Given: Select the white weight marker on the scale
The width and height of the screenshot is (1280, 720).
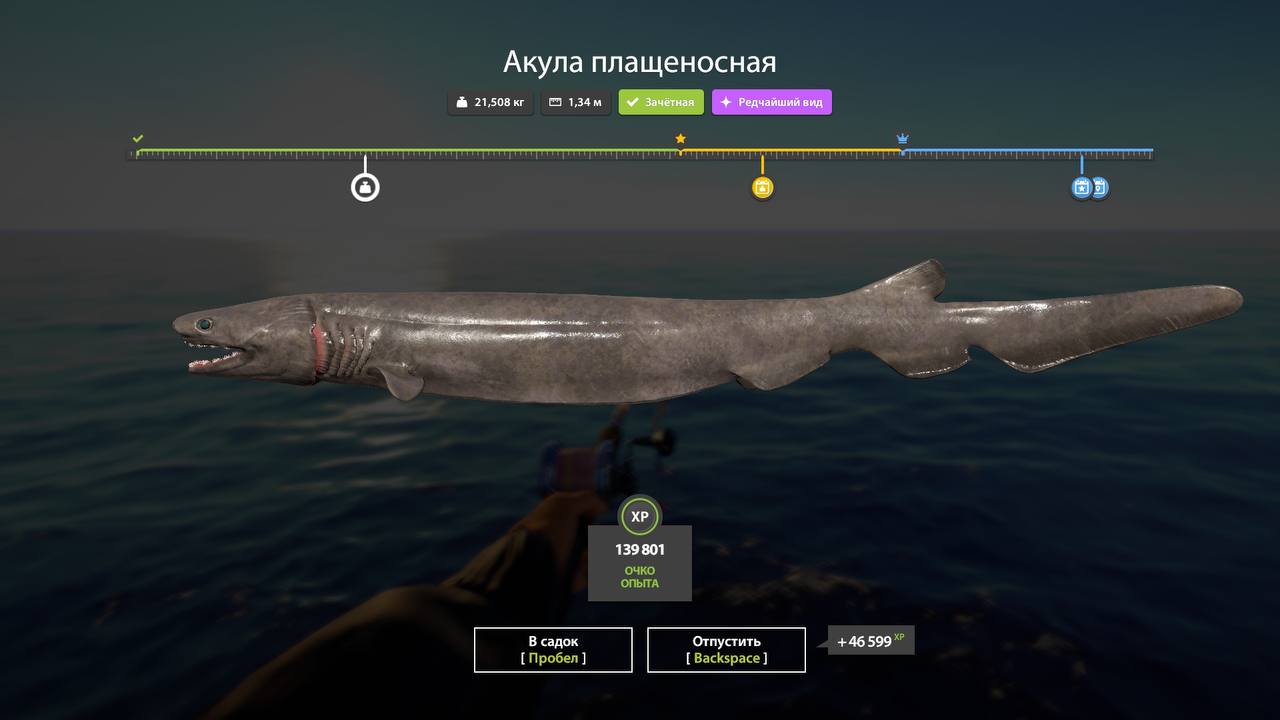Looking at the screenshot, I should click(365, 187).
